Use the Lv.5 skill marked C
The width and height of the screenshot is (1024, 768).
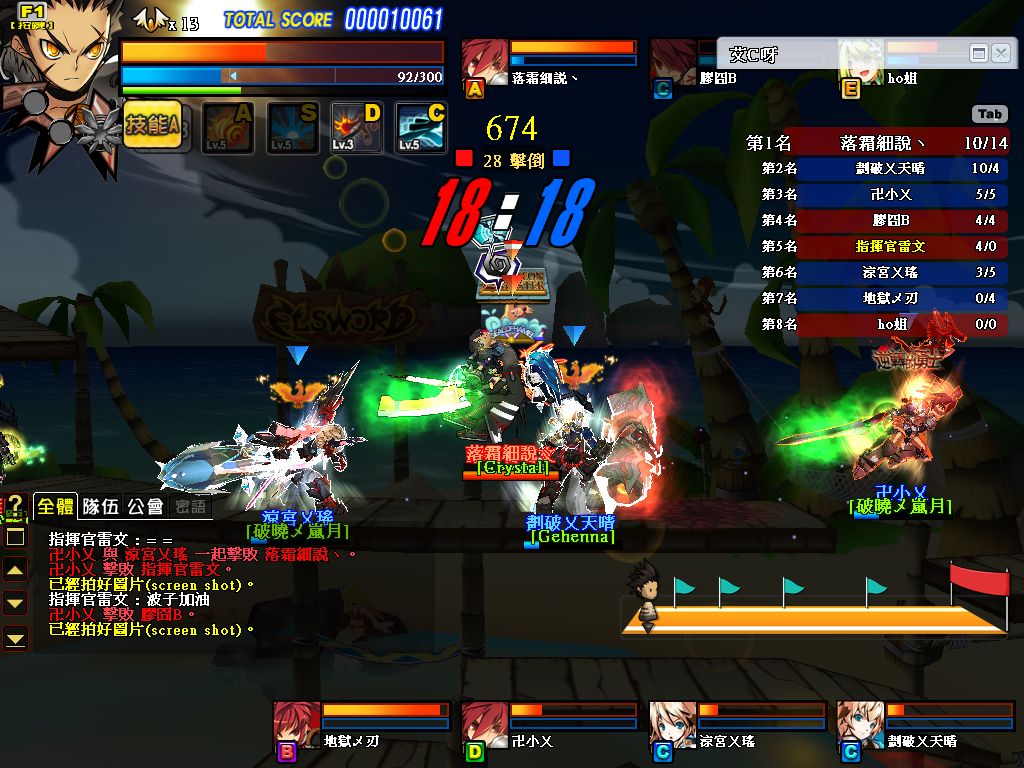click(421, 128)
